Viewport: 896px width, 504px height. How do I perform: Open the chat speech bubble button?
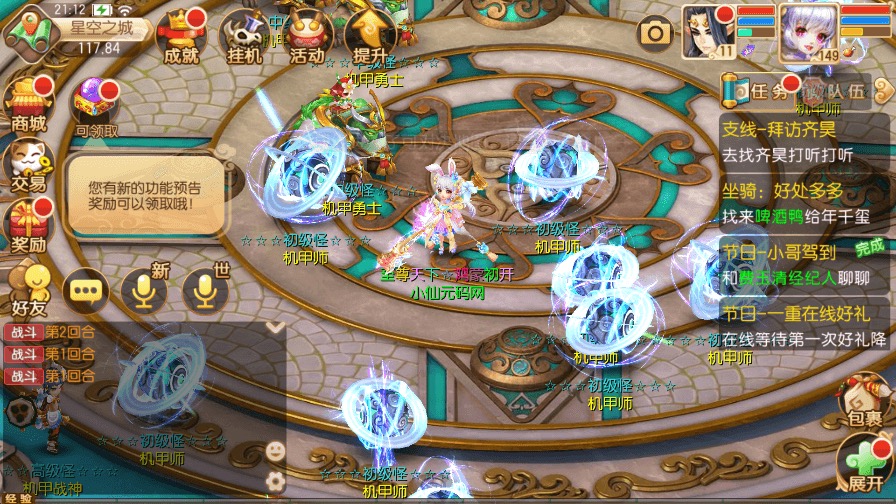coord(86,291)
